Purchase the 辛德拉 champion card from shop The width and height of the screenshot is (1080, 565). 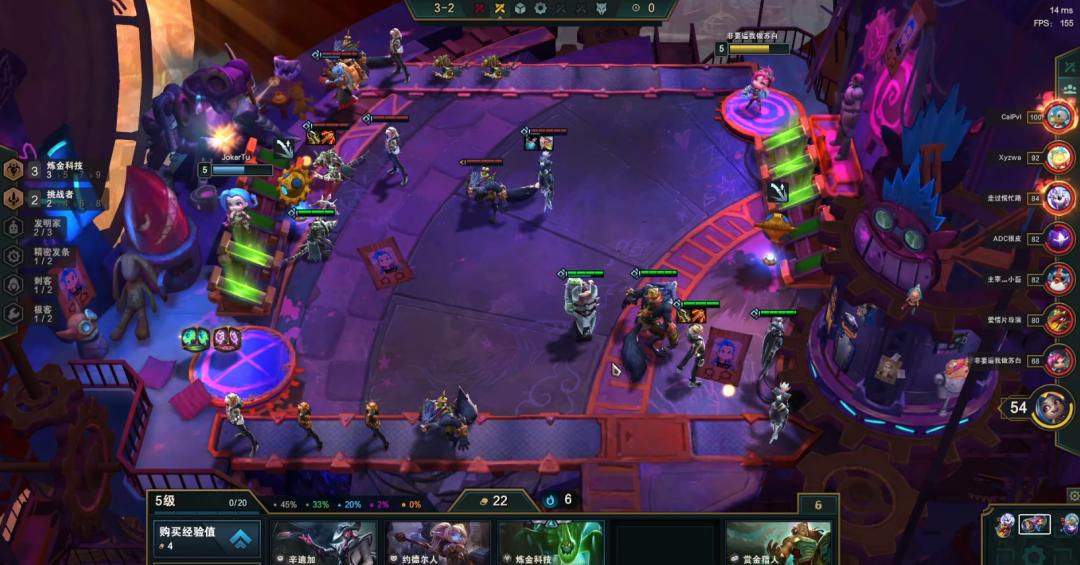(324, 543)
